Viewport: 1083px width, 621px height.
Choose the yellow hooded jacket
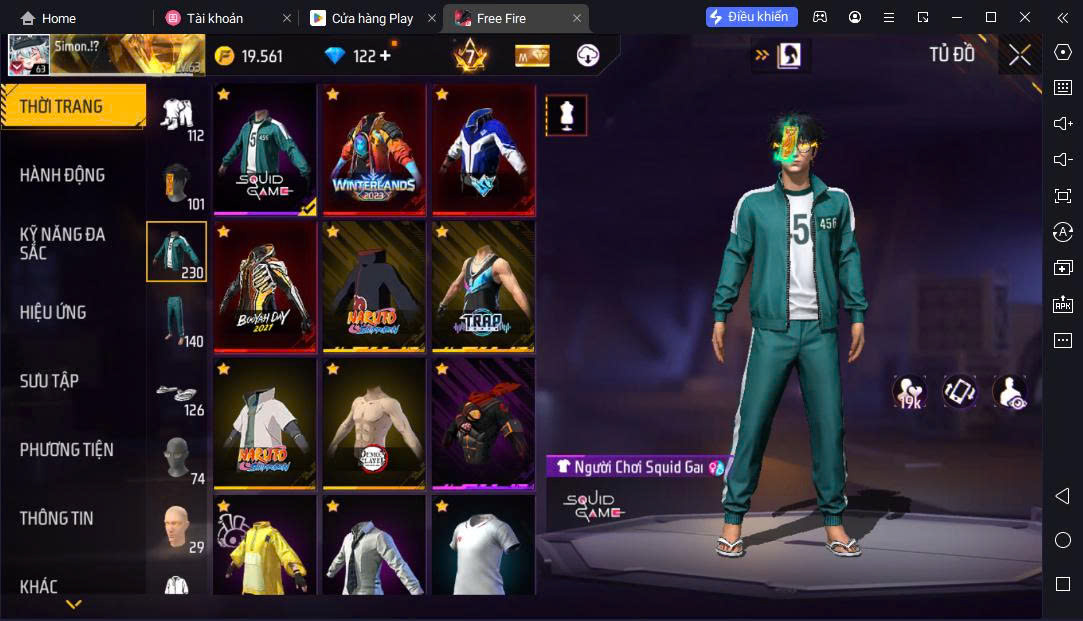pyautogui.click(x=265, y=545)
